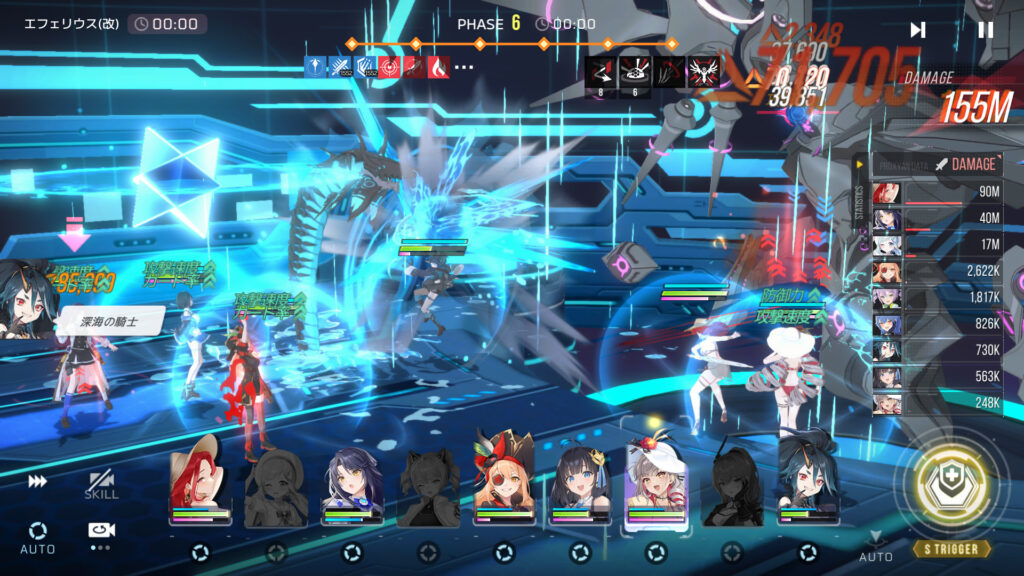Toggle the SKILL animation display button
The image size is (1024, 576).
click(x=101, y=485)
